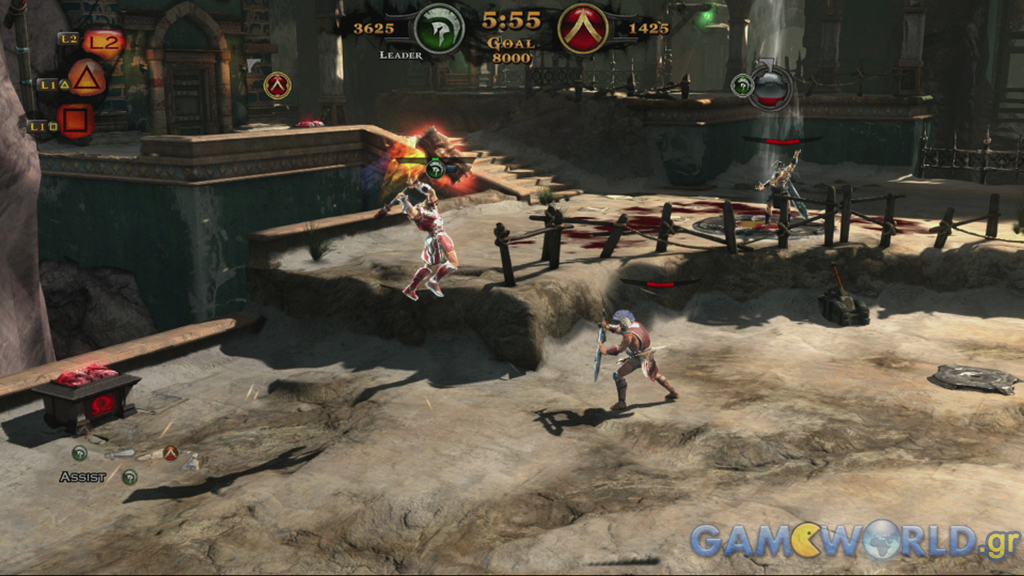Trigger the large orange square ability icon

[76, 121]
